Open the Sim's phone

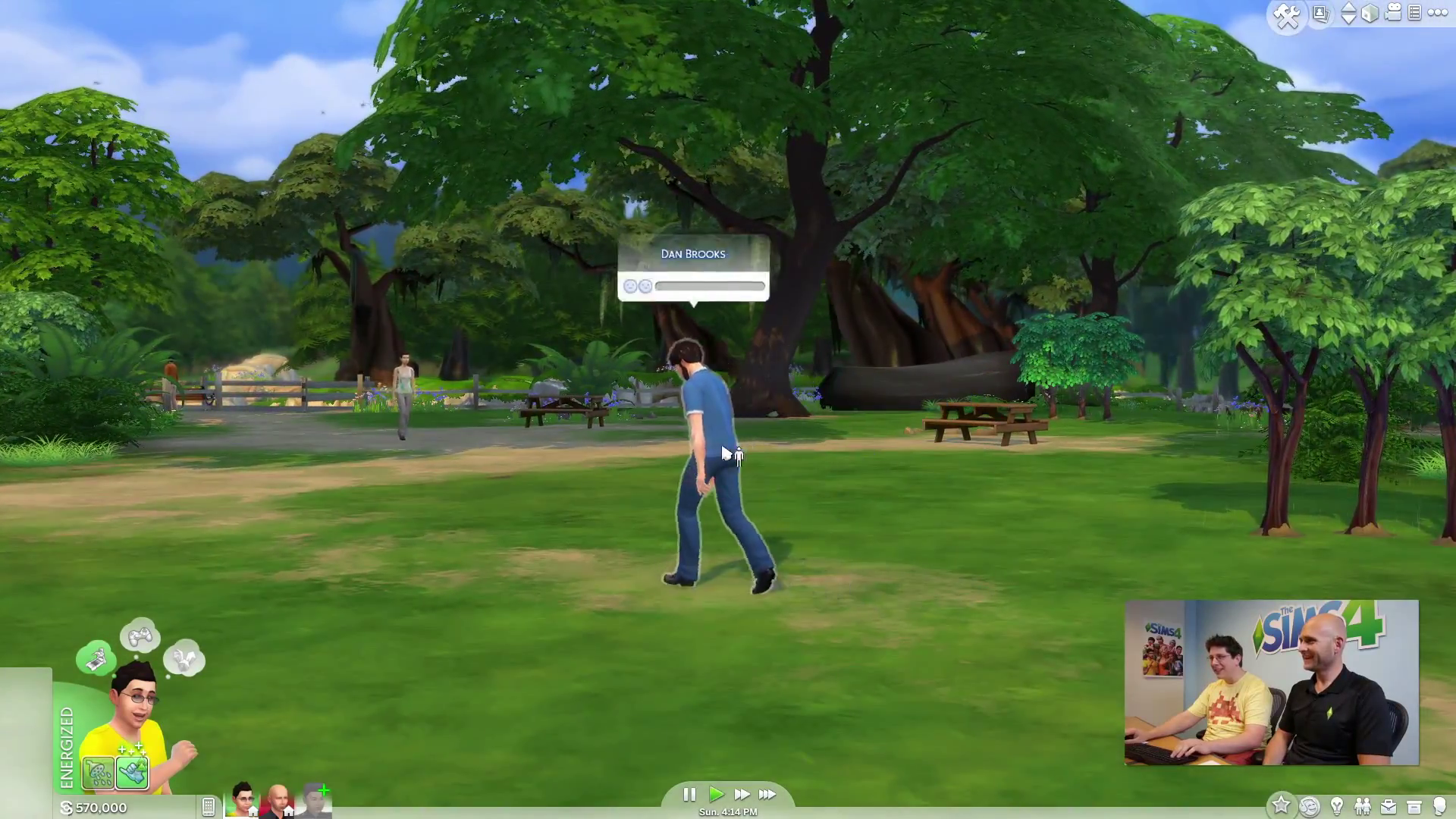209,807
